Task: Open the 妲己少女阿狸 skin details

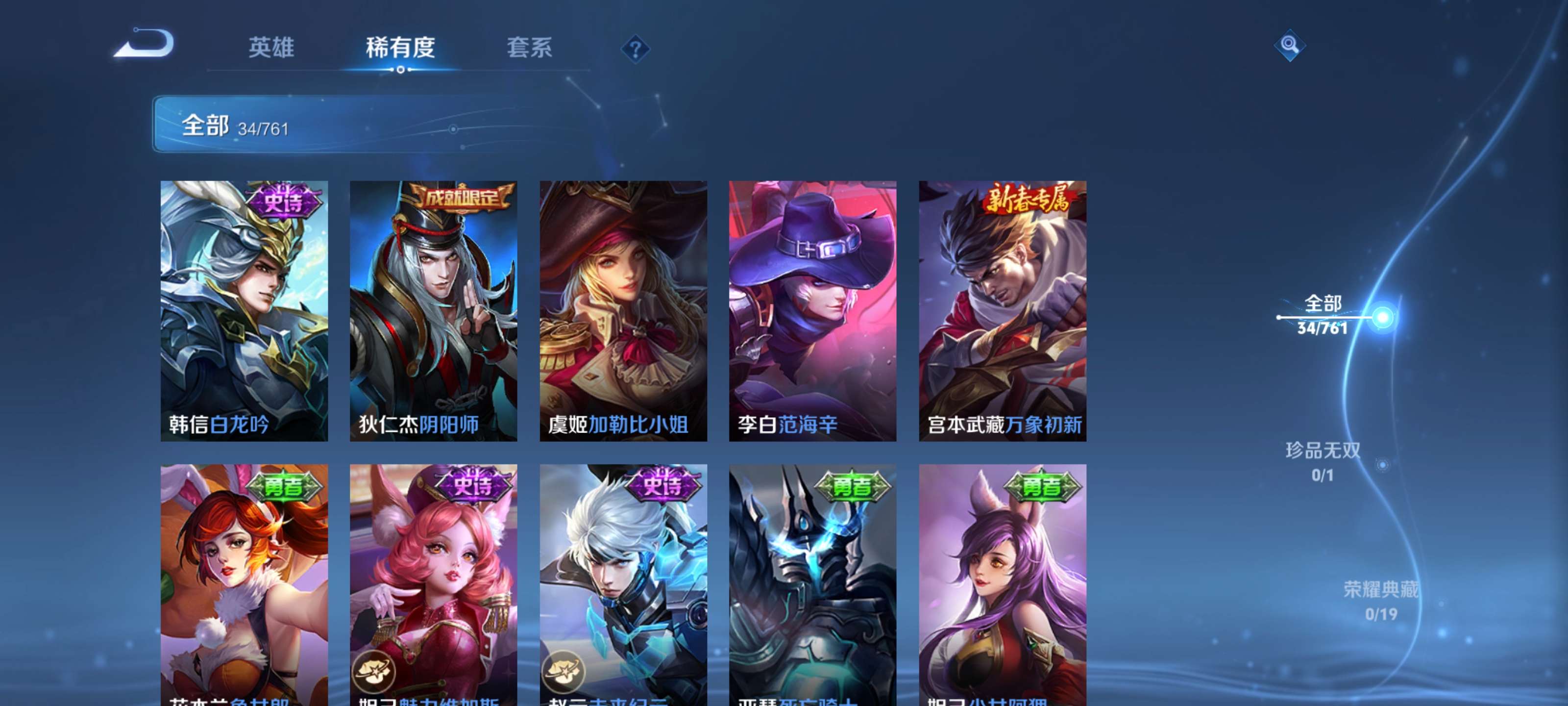Action: coord(1003,585)
